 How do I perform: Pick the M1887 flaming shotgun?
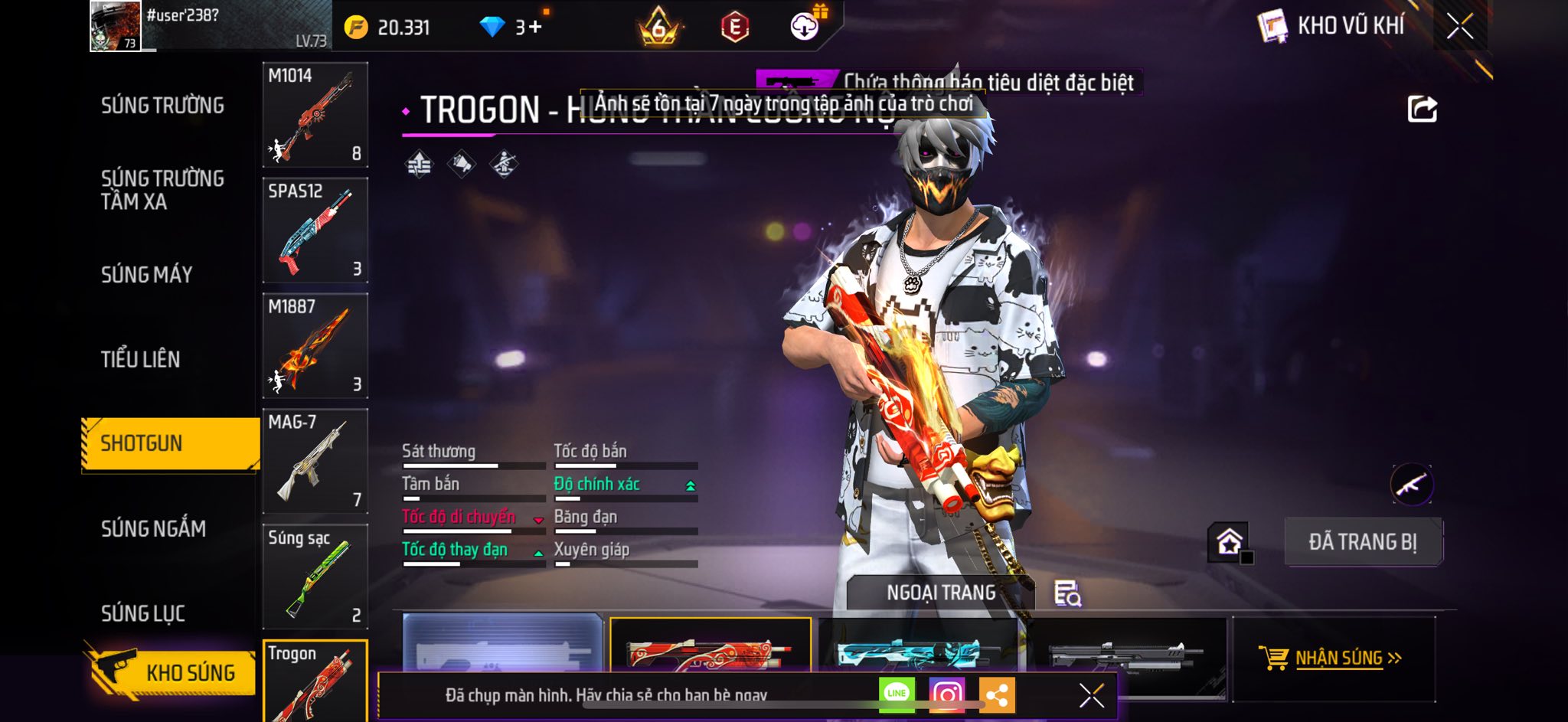[x=315, y=346]
